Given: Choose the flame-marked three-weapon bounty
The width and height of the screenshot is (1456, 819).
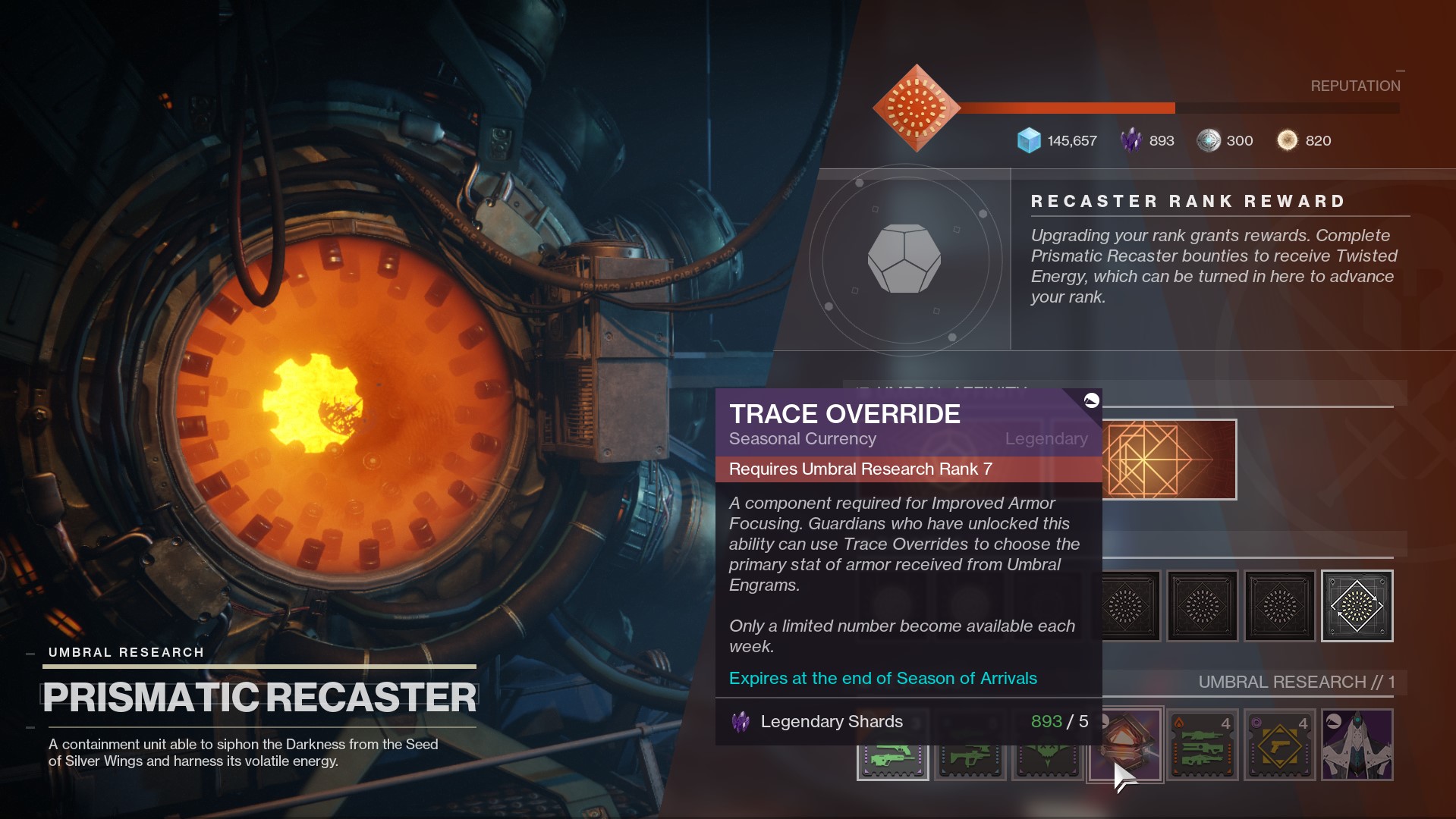Looking at the screenshot, I should [1203, 745].
